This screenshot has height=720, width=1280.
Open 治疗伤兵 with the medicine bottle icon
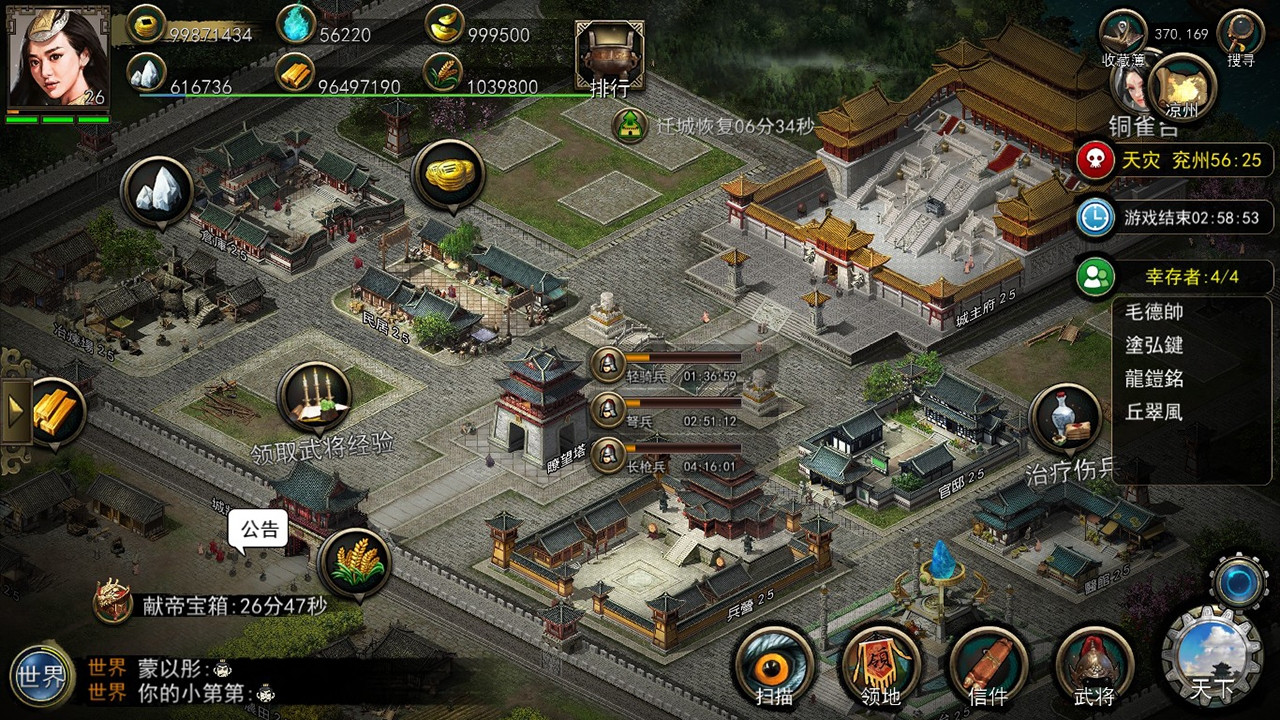coord(1067,420)
